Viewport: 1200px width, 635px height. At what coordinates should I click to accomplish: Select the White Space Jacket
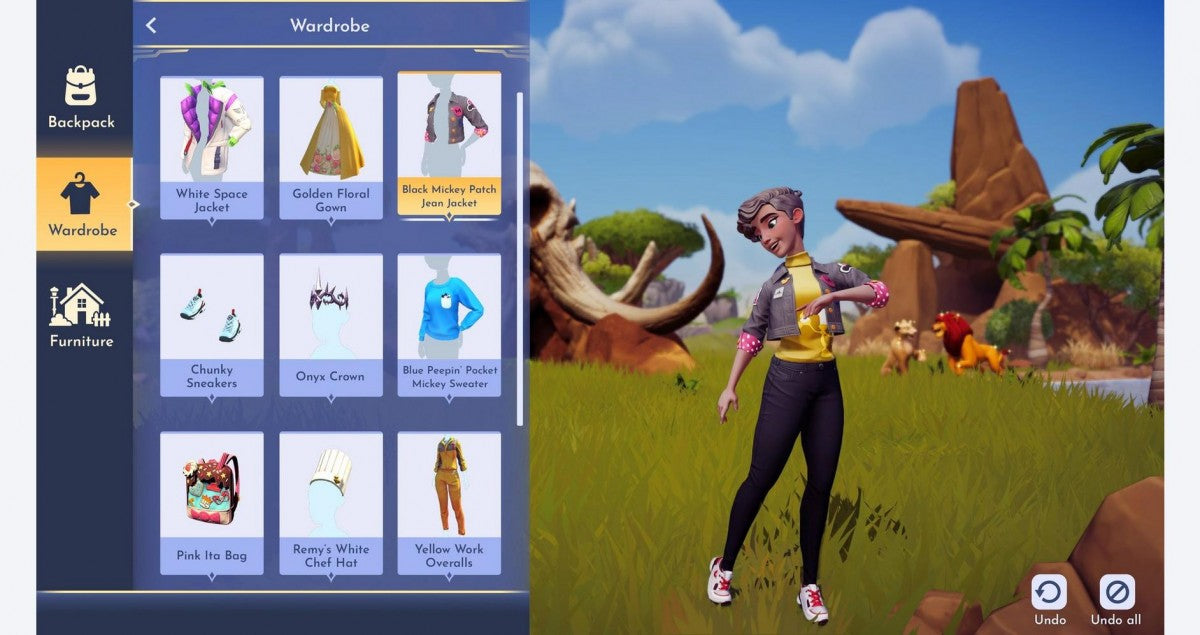212,146
